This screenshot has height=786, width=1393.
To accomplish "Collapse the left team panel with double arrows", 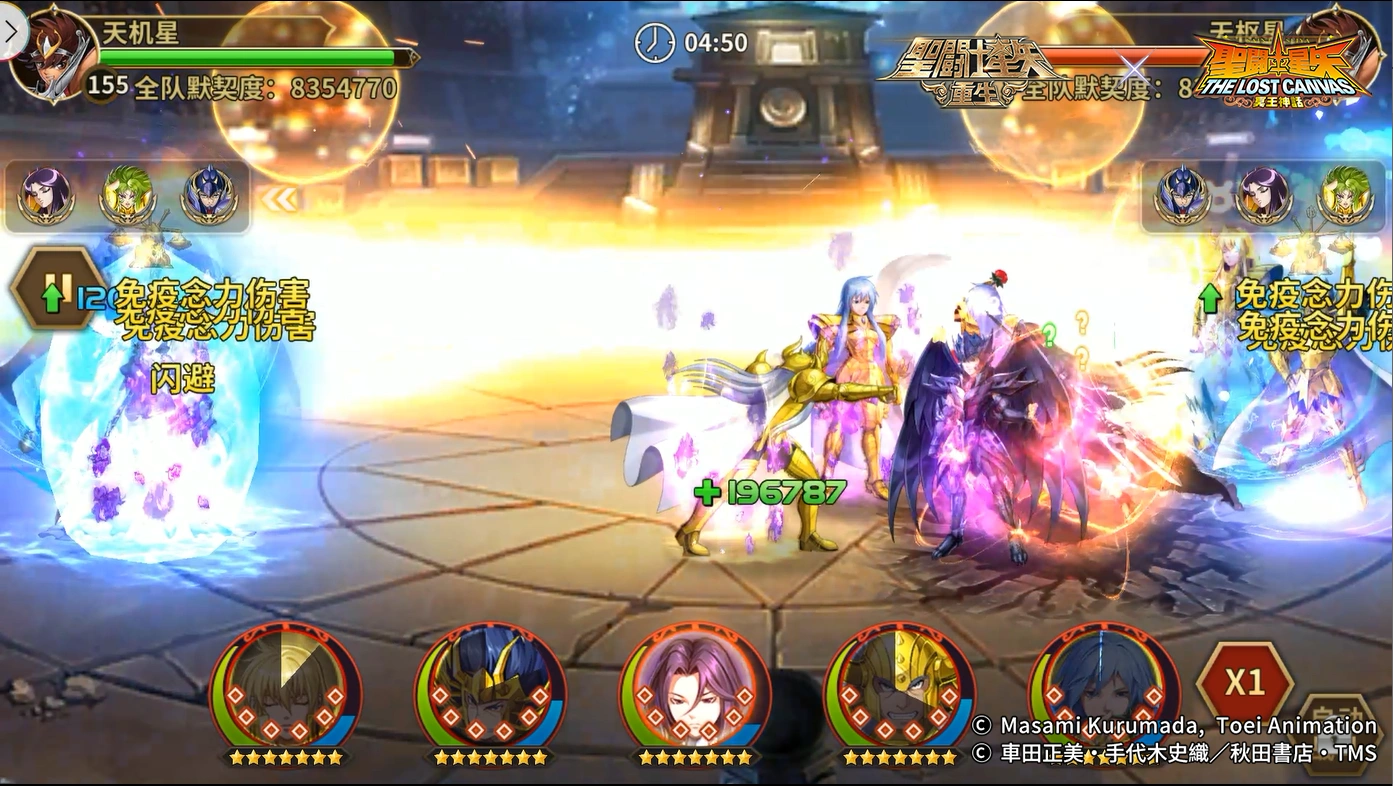I will click(x=280, y=199).
